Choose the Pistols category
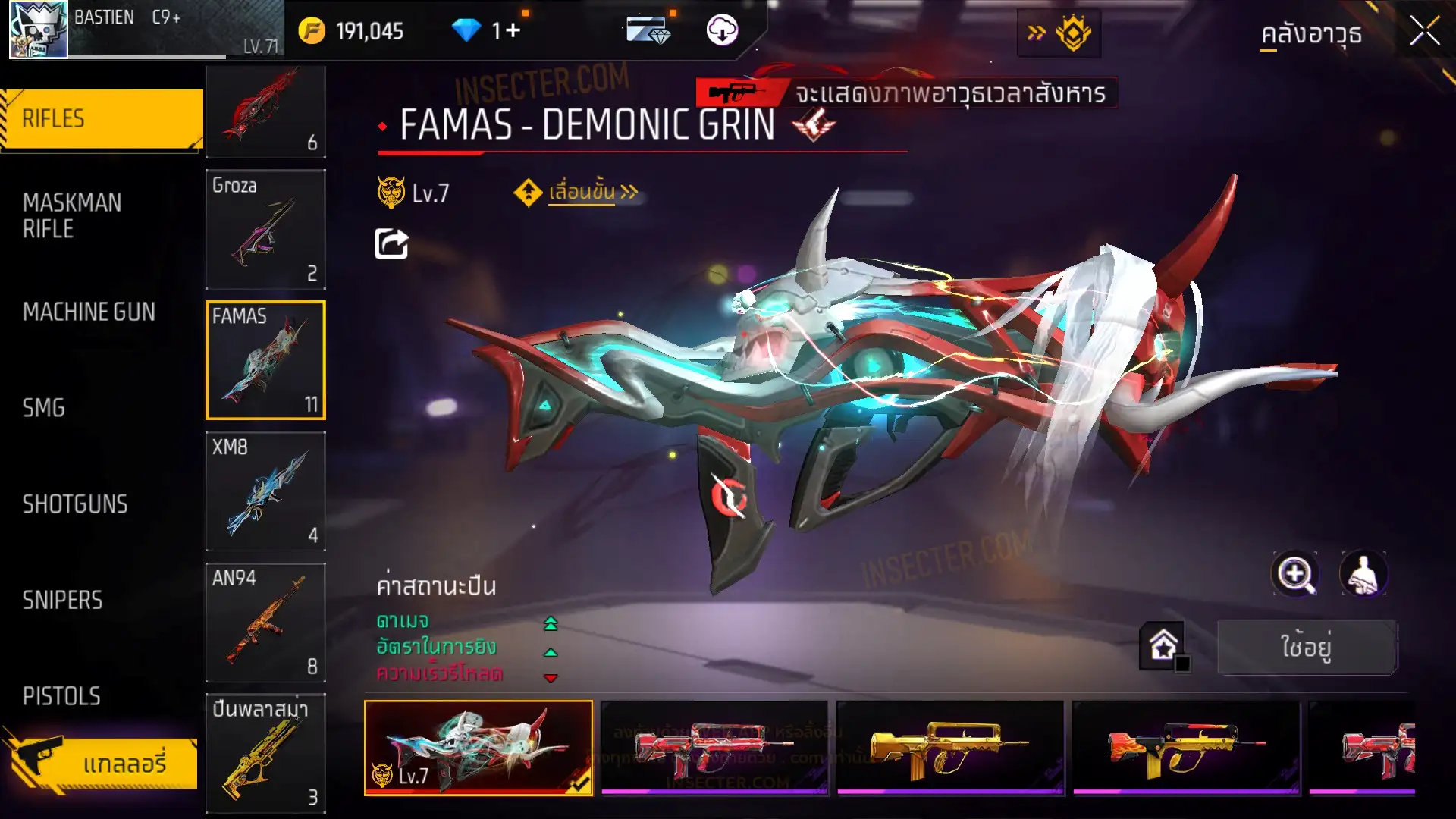The height and width of the screenshot is (819, 1456). pos(61,696)
